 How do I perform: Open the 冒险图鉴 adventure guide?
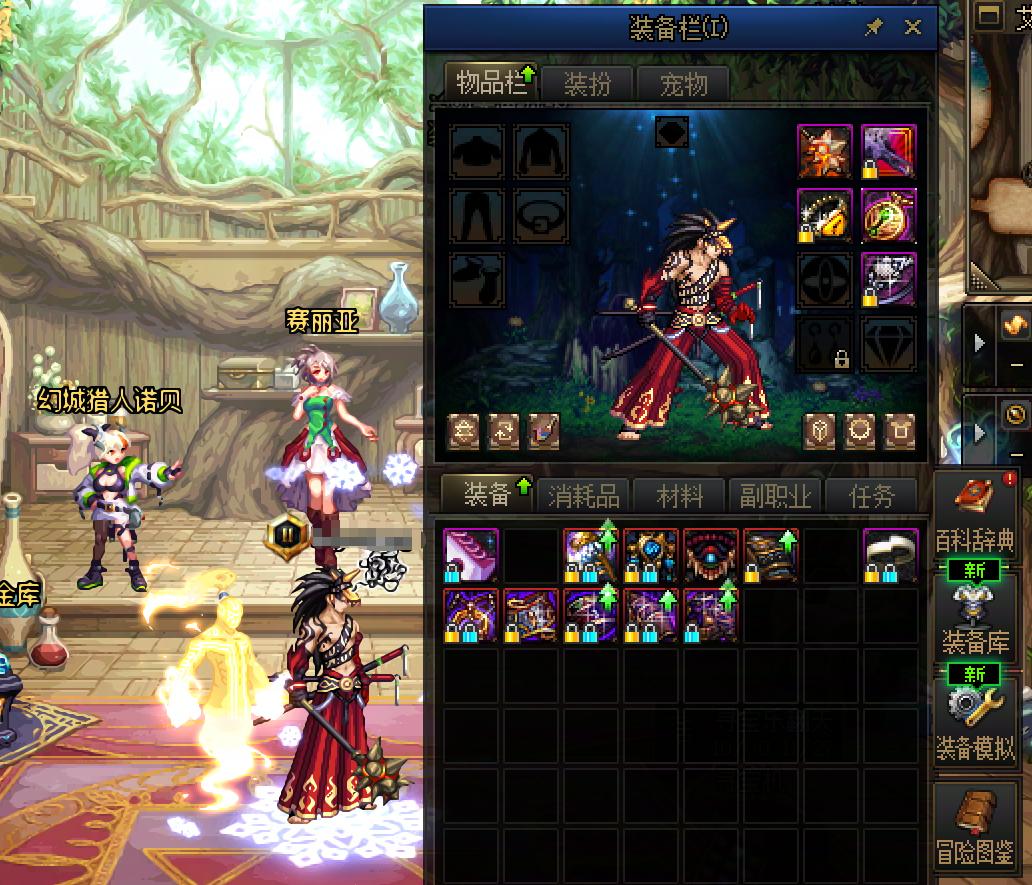(x=974, y=824)
